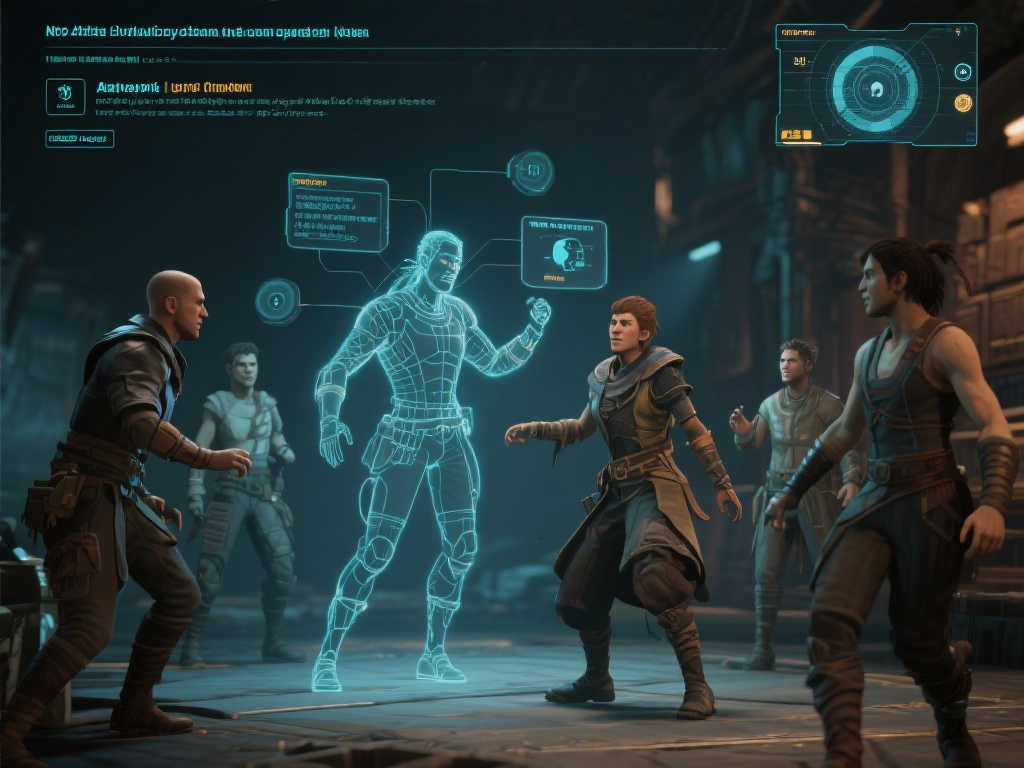Viewport: 1024px width, 768px height.
Task: Click the teal round icon on the radar panel
Action: click(x=963, y=71)
